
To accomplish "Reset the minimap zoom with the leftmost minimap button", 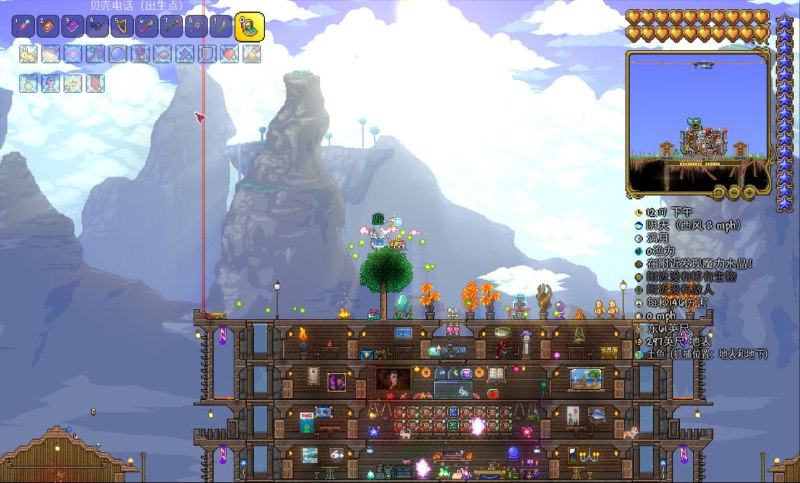I will tap(718, 190).
